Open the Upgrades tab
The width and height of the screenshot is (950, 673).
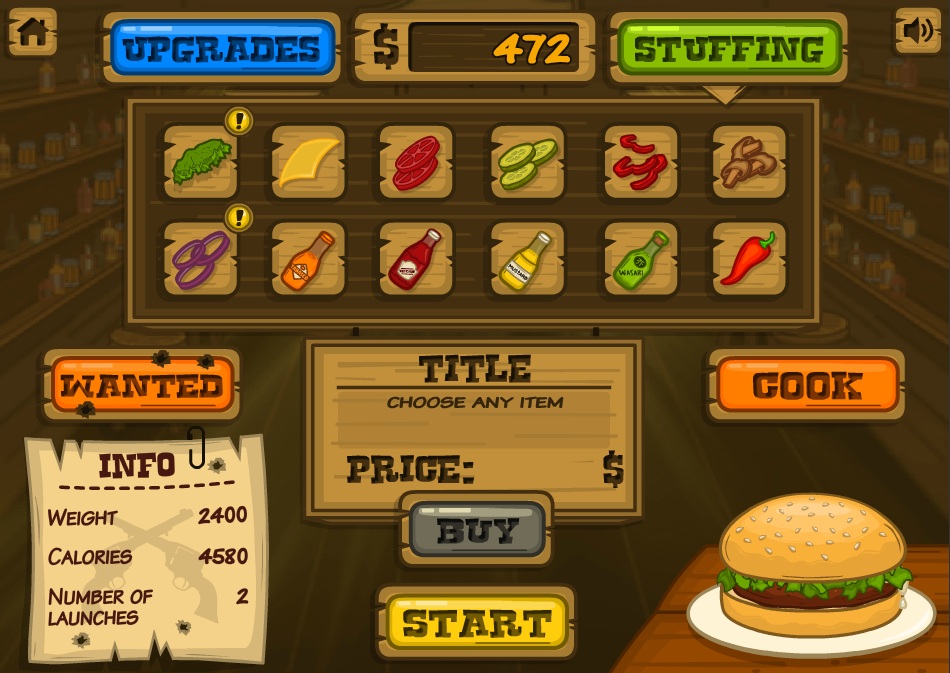pyautogui.click(x=222, y=48)
